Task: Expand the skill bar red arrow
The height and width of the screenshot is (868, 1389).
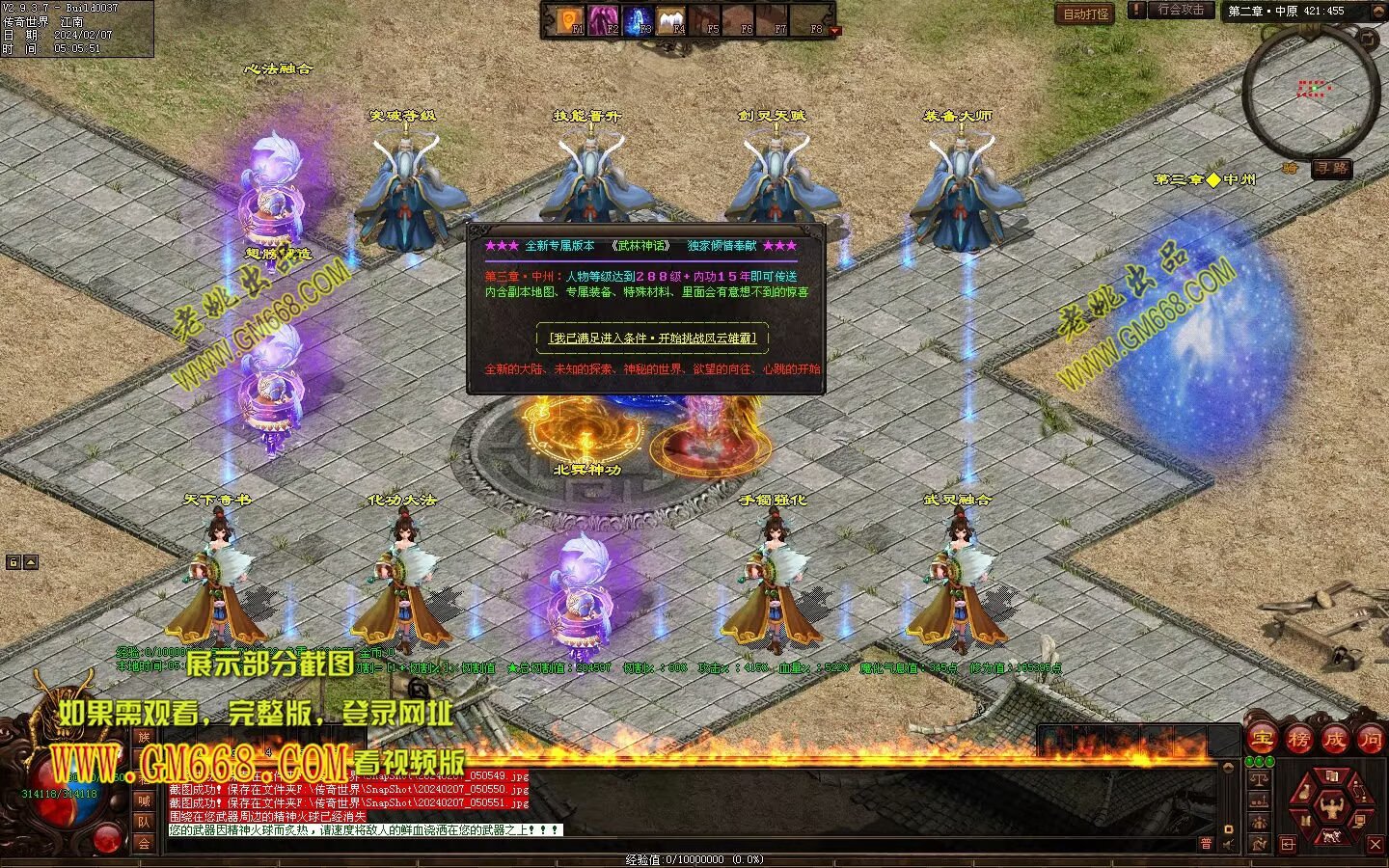Action: point(835,31)
